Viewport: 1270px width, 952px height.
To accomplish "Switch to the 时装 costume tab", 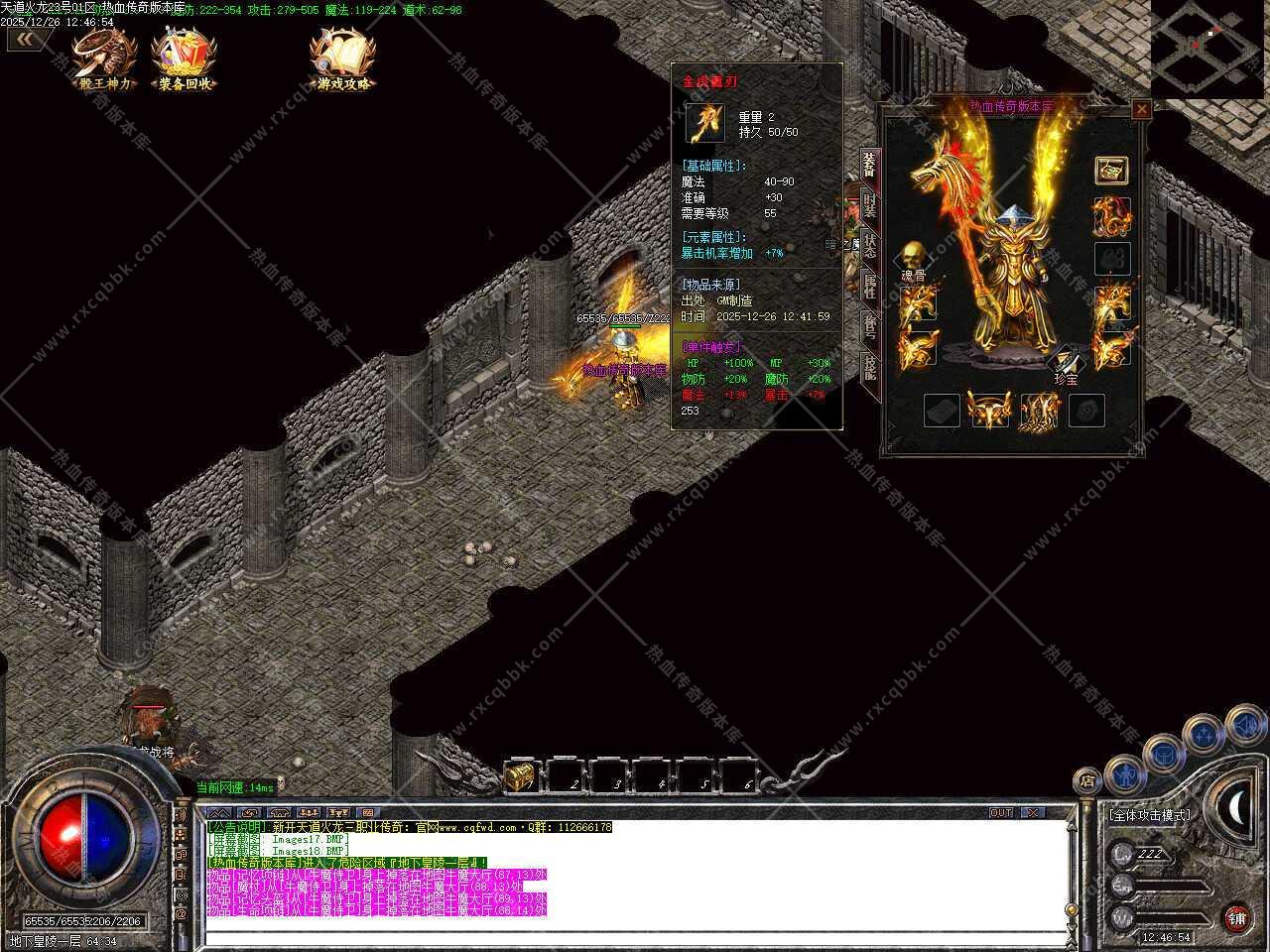I will coord(869,205).
